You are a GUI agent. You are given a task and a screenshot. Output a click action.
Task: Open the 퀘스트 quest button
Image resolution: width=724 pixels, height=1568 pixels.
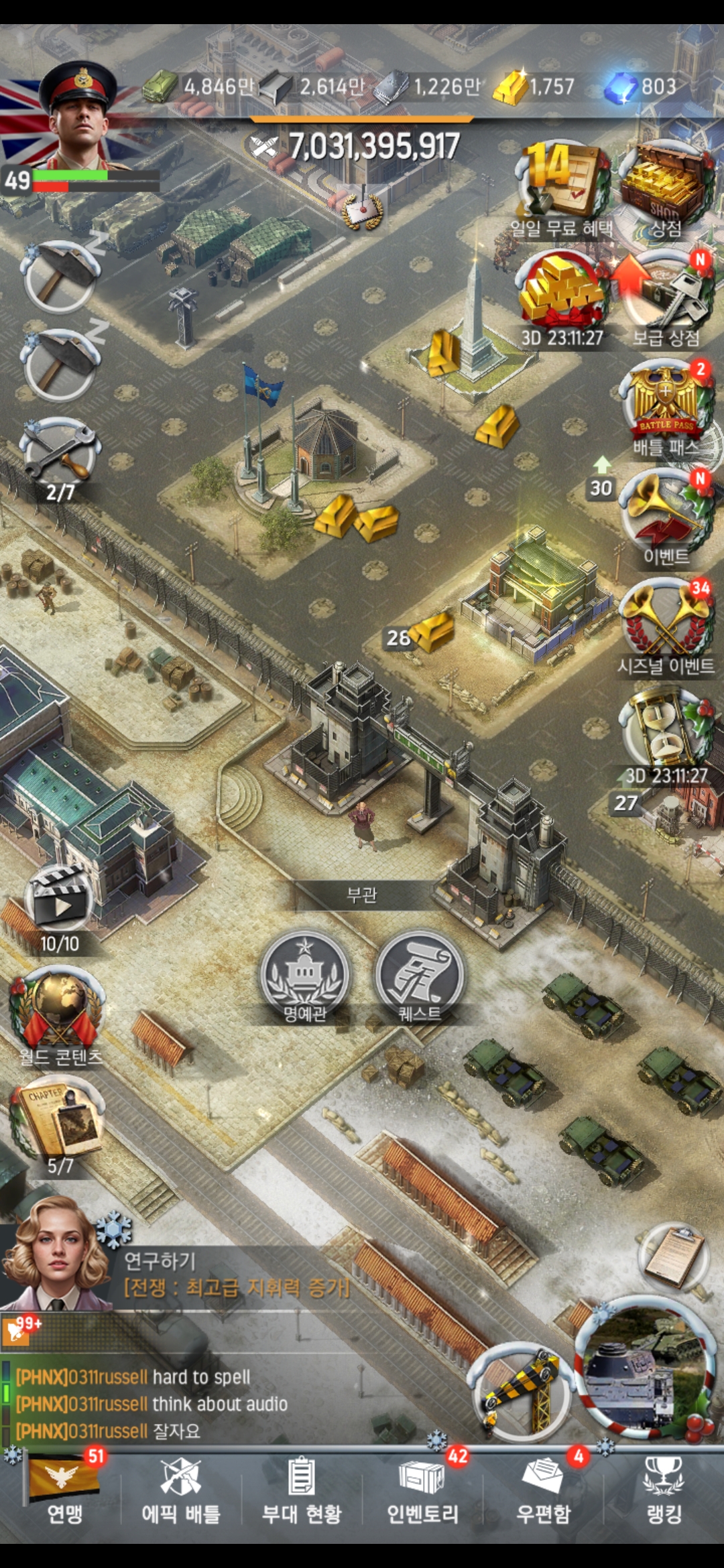pos(420,975)
